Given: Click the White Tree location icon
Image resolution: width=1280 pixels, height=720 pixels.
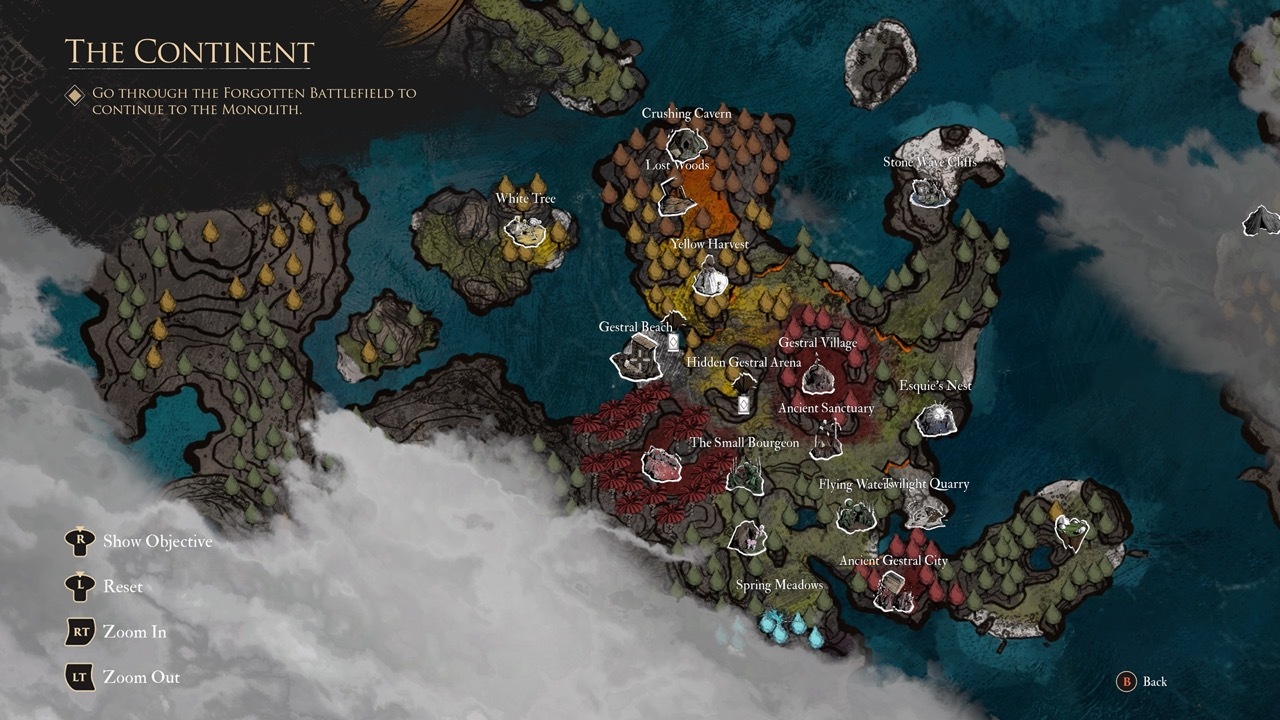Looking at the screenshot, I should [x=524, y=230].
